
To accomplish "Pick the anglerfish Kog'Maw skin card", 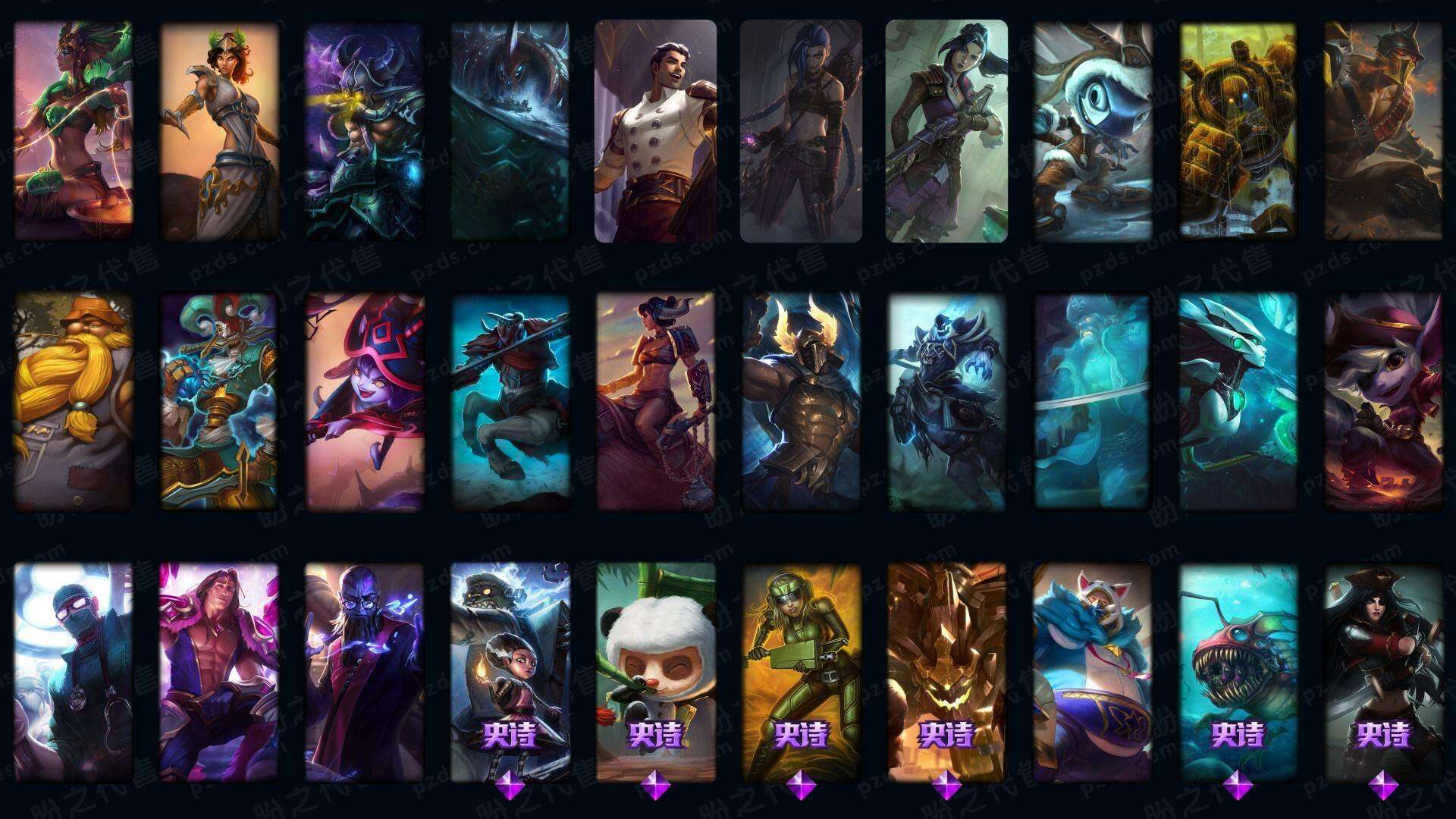I will (1238, 672).
